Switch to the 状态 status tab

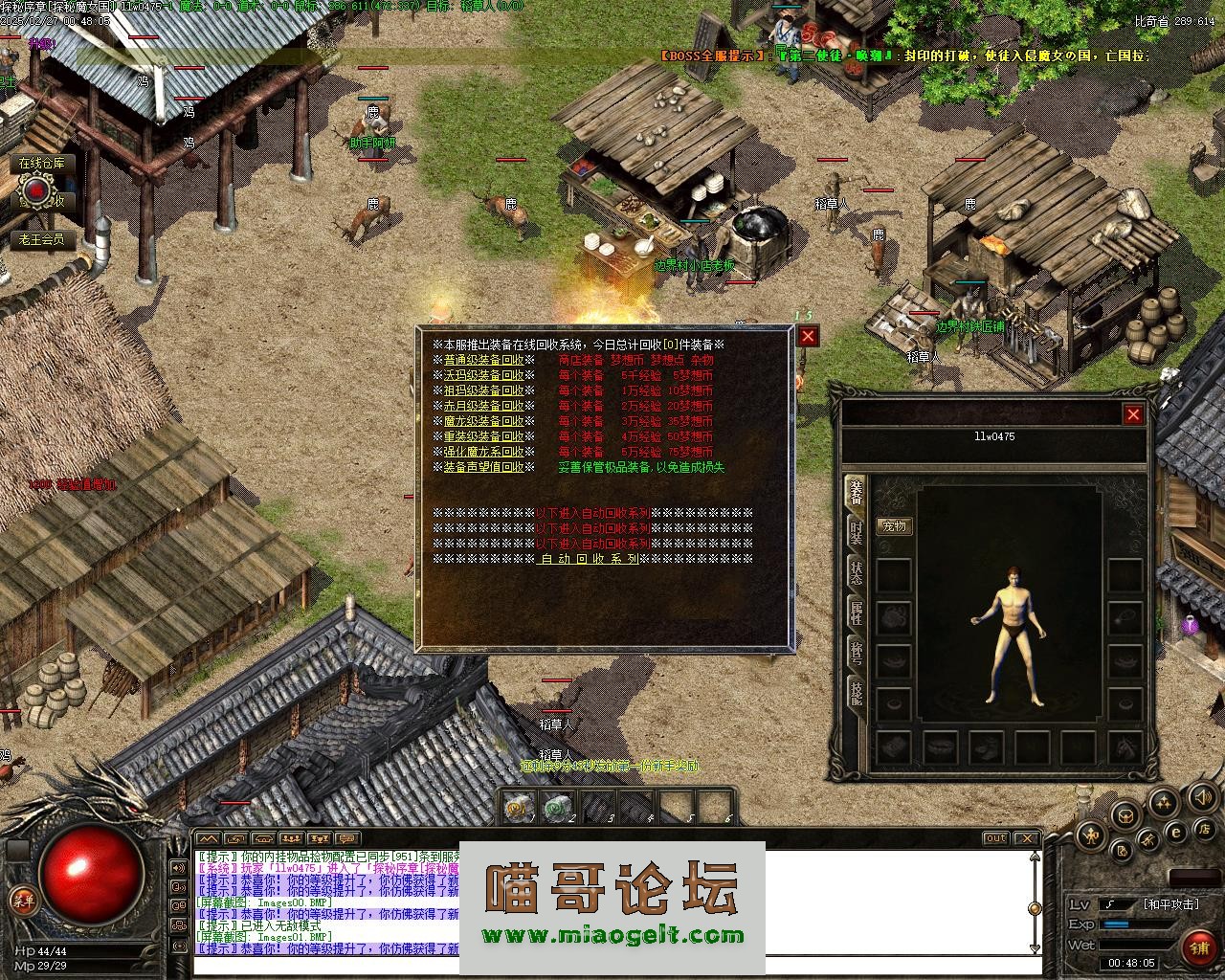[857, 572]
